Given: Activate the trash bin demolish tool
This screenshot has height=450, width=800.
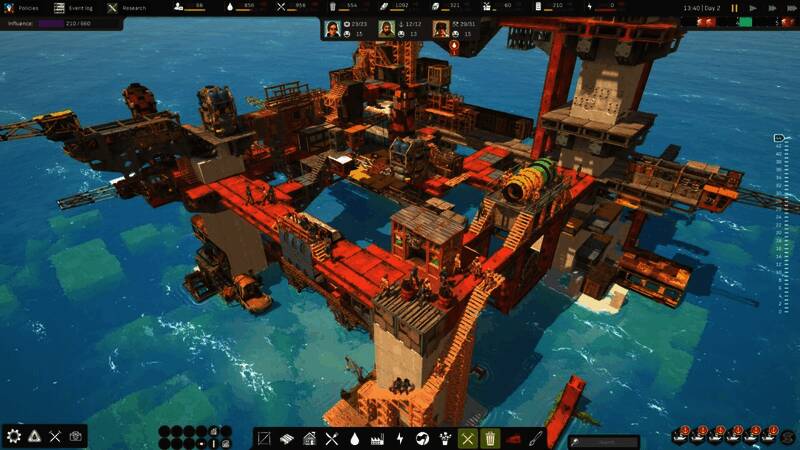Looking at the screenshot, I should [490, 438].
